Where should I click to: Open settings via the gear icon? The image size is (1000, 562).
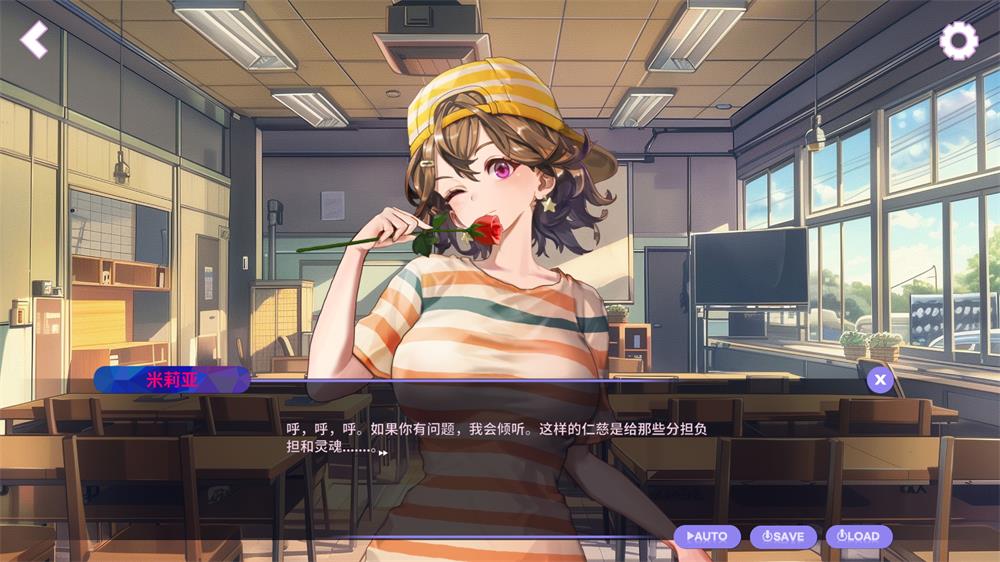point(959,40)
